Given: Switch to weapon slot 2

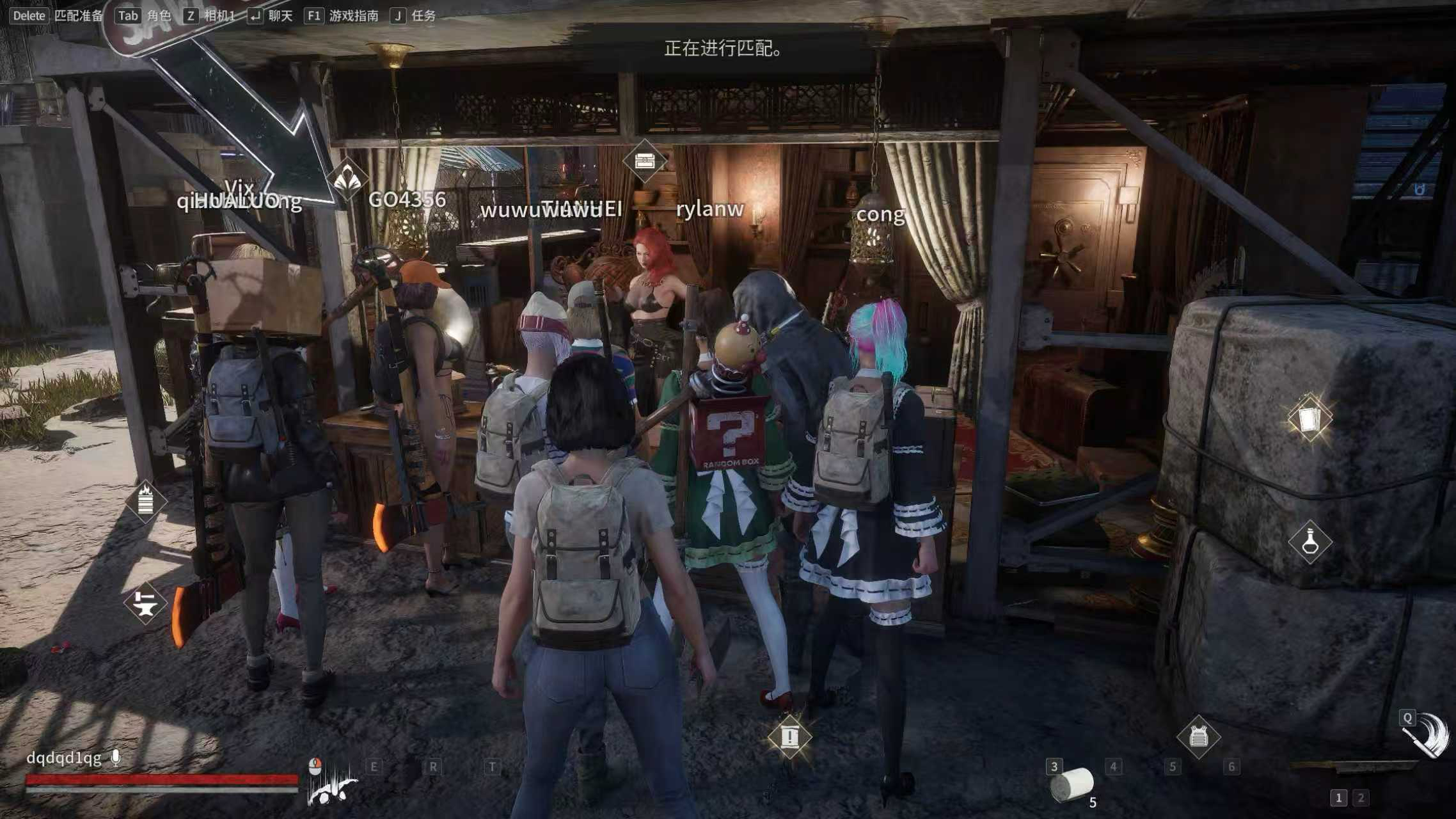Looking at the screenshot, I should [x=1361, y=798].
